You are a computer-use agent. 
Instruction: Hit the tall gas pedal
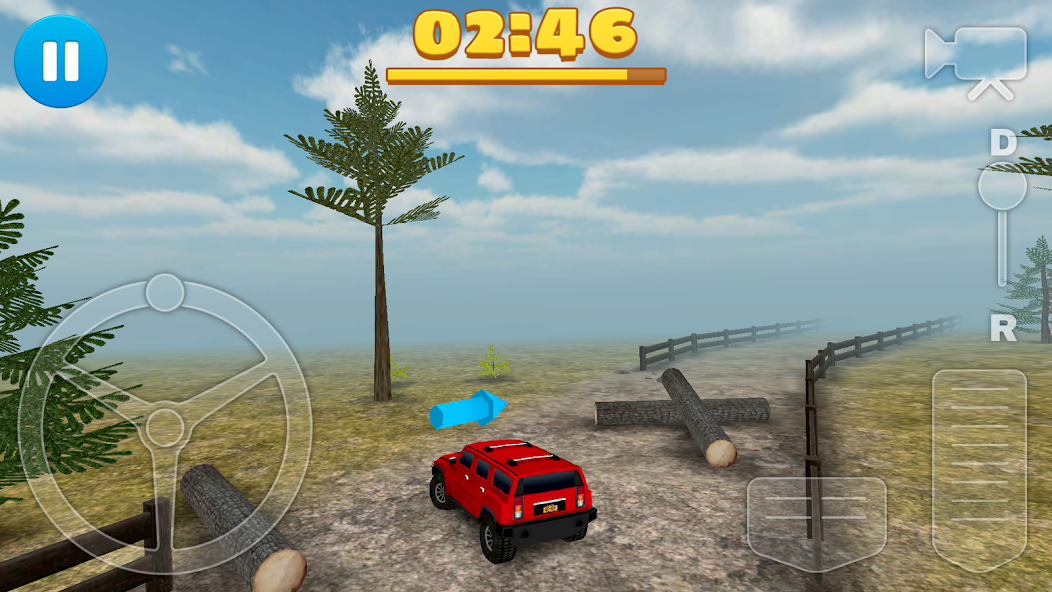[x=979, y=468]
